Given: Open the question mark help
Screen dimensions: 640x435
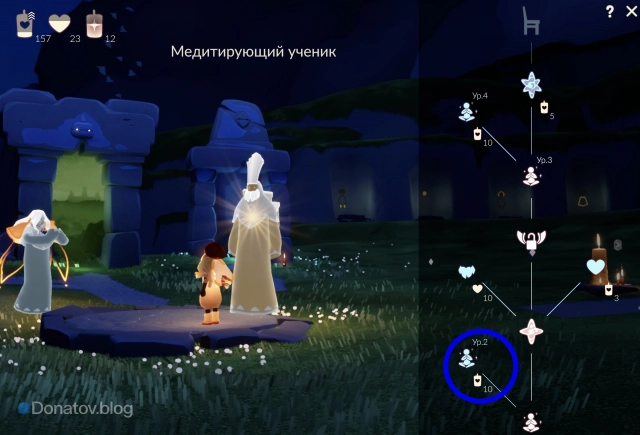Looking at the screenshot, I should click(x=609, y=12).
